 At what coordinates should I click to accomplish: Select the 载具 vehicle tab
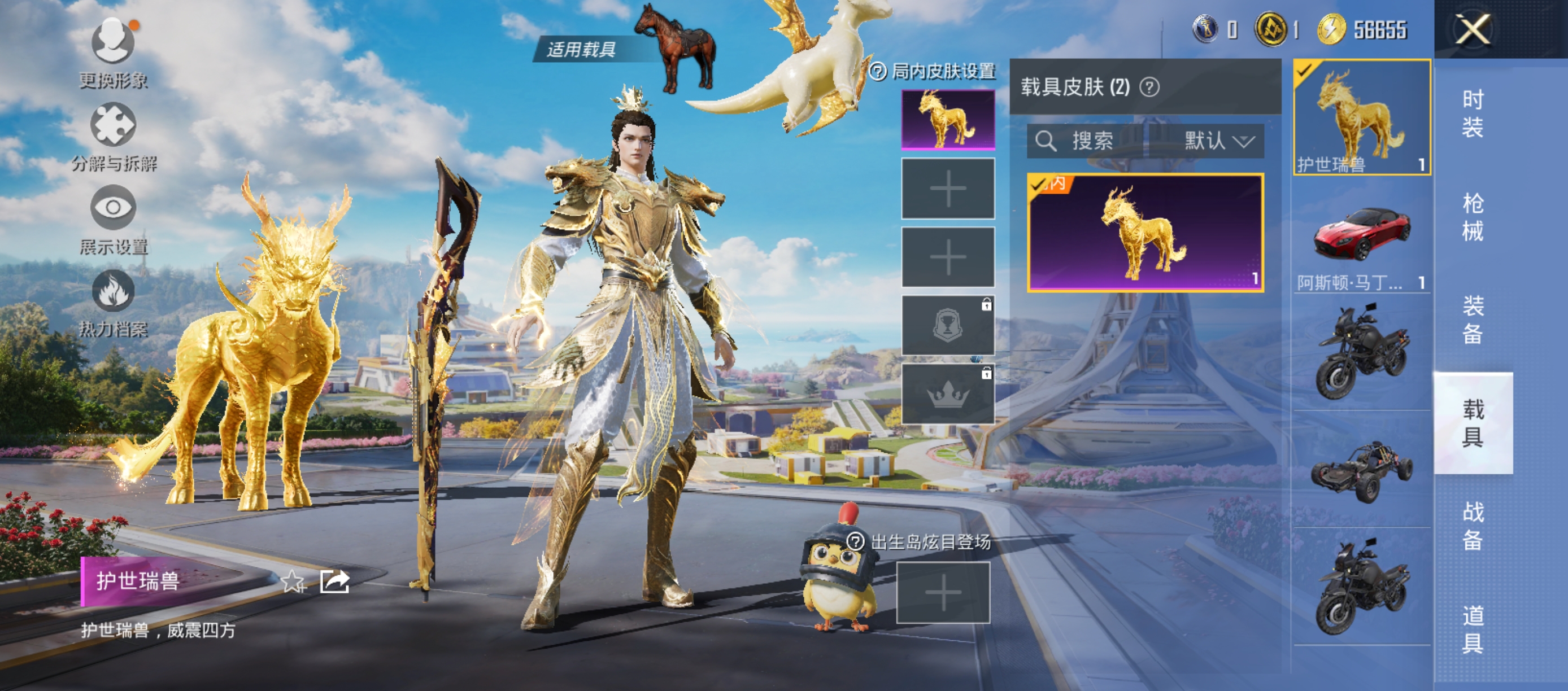coord(1473,423)
